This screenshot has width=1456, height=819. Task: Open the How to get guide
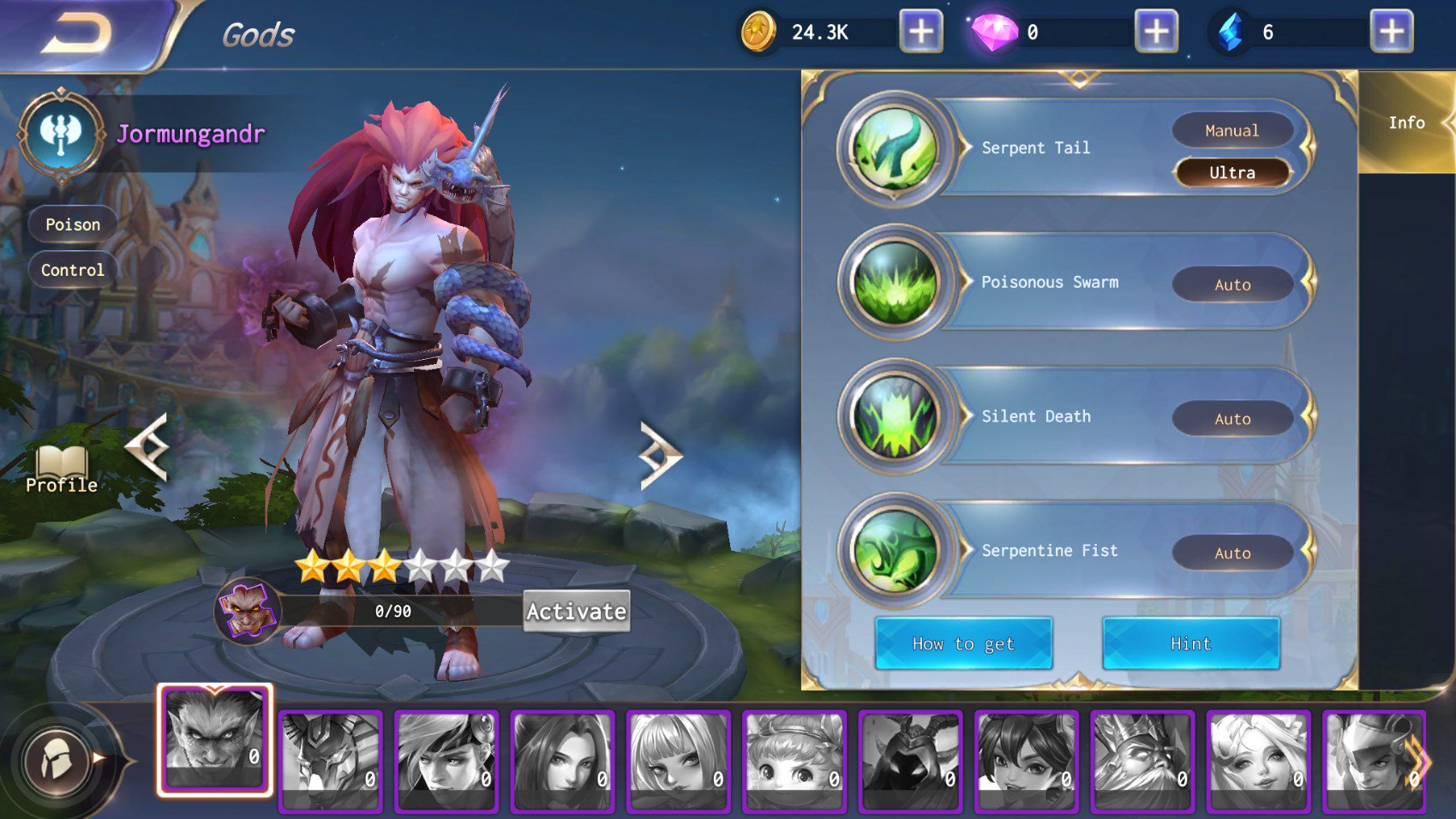pyautogui.click(x=963, y=643)
